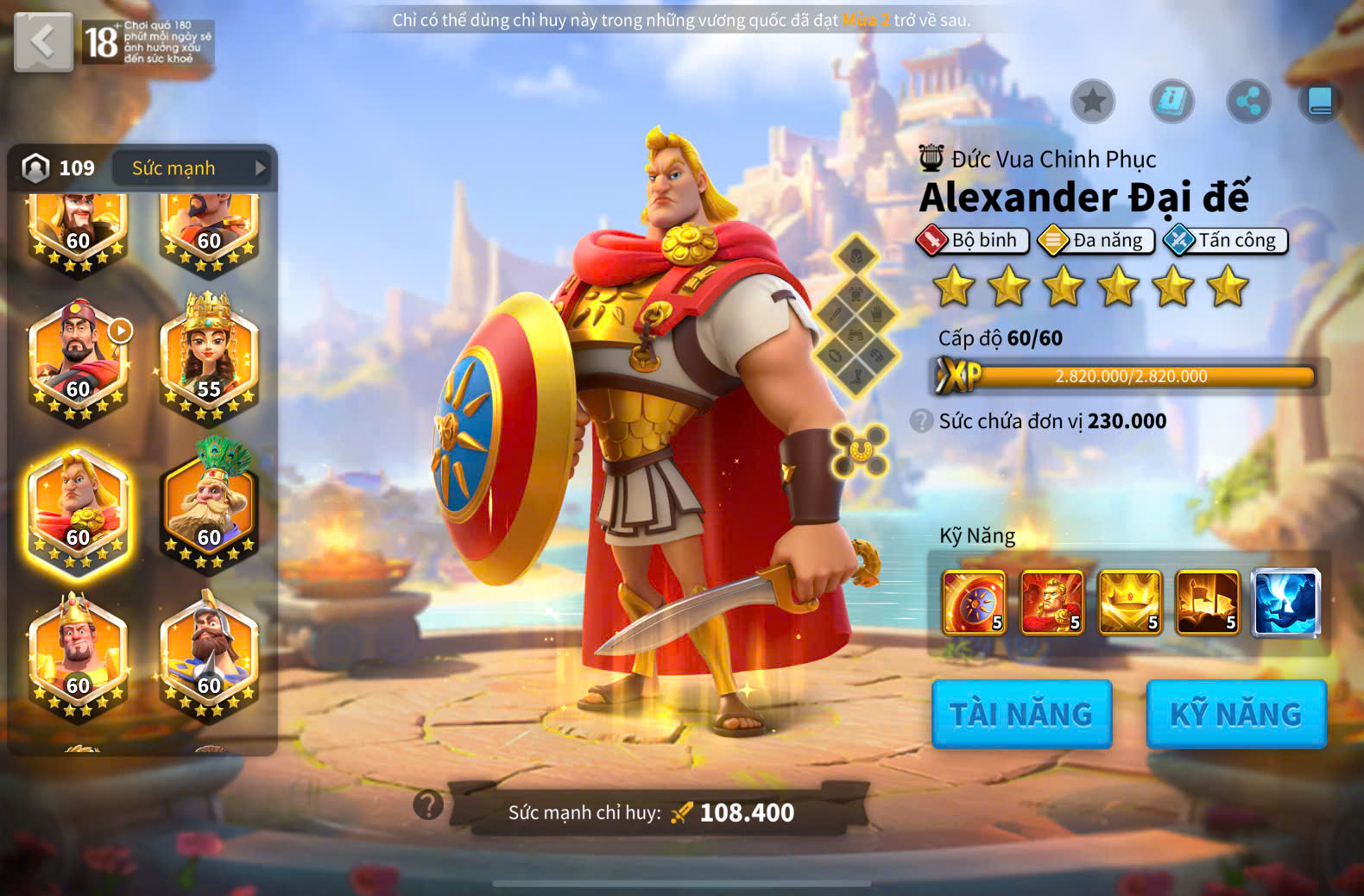The height and width of the screenshot is (896, 1364).
Task: Select the battle flag skill icon
Action: 1208,603
